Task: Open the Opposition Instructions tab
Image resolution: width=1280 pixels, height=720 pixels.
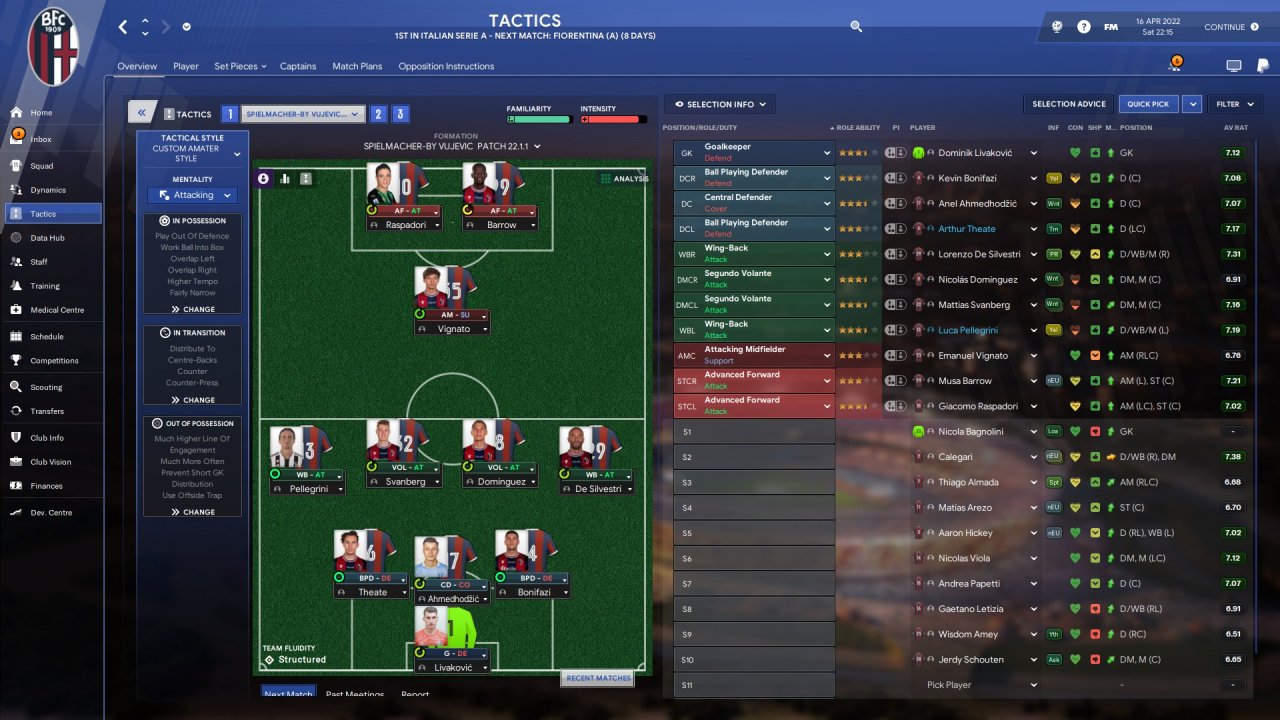Action: pyautogui.click(x=446, y=66)
